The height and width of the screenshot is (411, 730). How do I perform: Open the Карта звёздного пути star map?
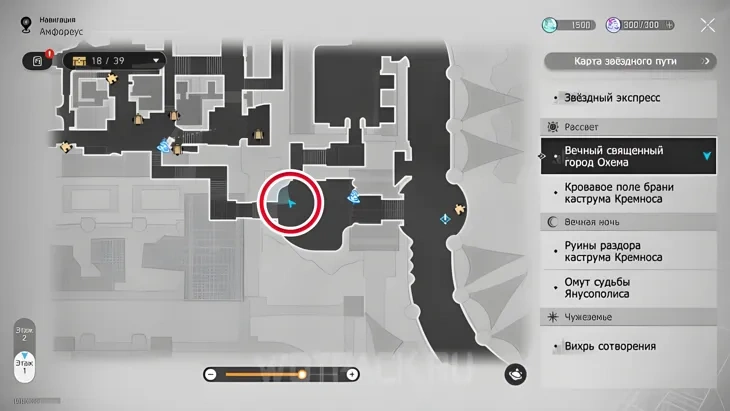tap(630, 61)
